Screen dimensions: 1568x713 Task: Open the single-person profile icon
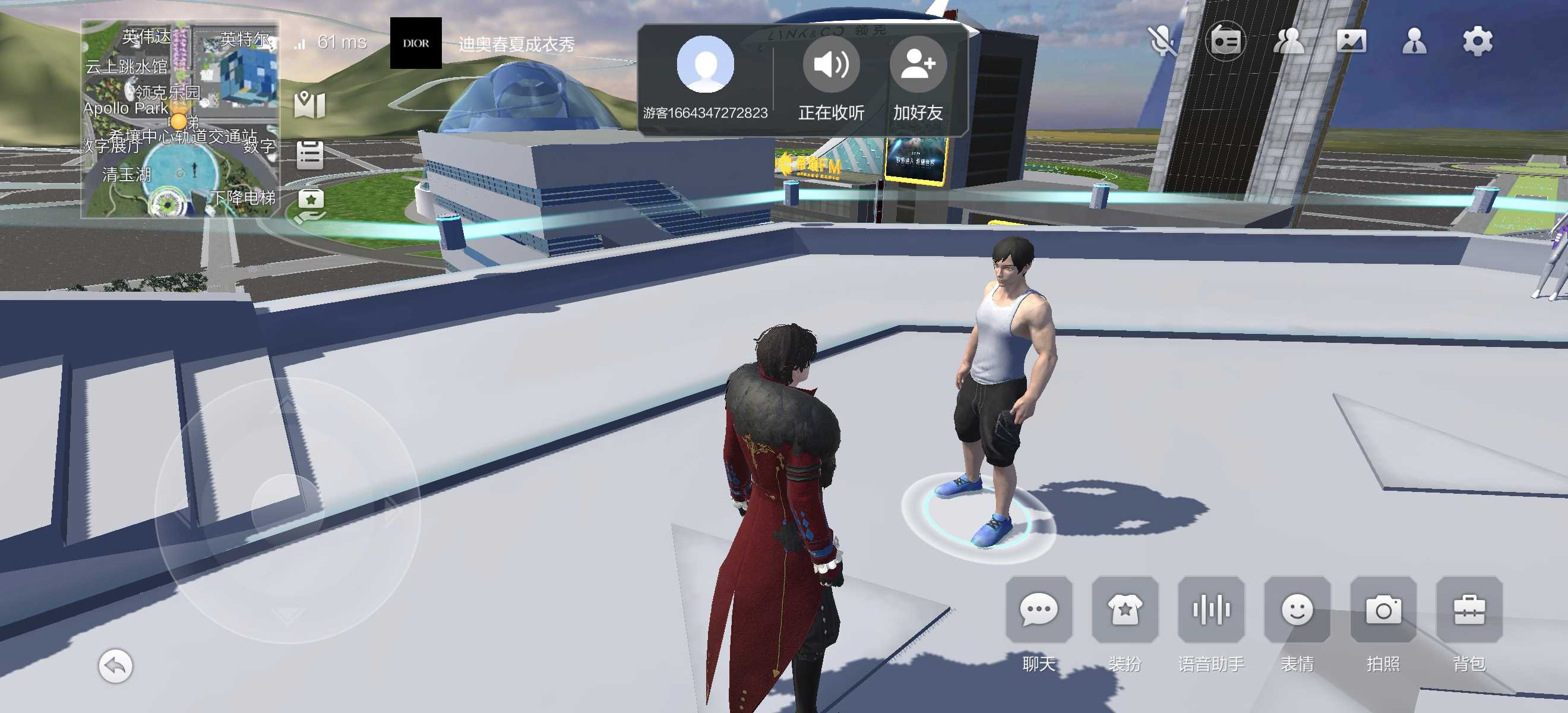pos(1414,42)
